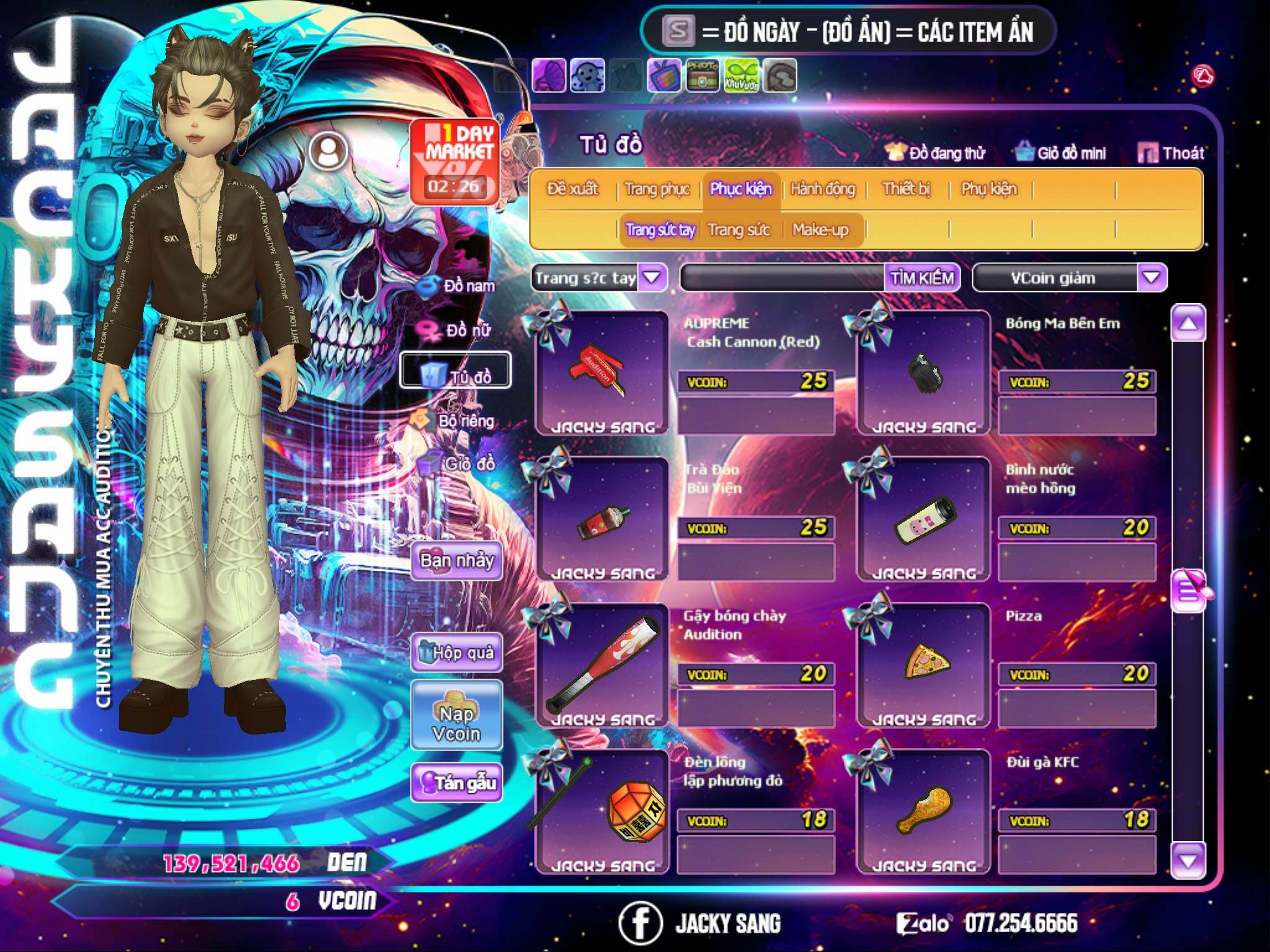The width and height of the screenshot is (1270, 952).
Task: Select the Gậy bóng chày Audition bat
Action: click(x=602, y=664)
